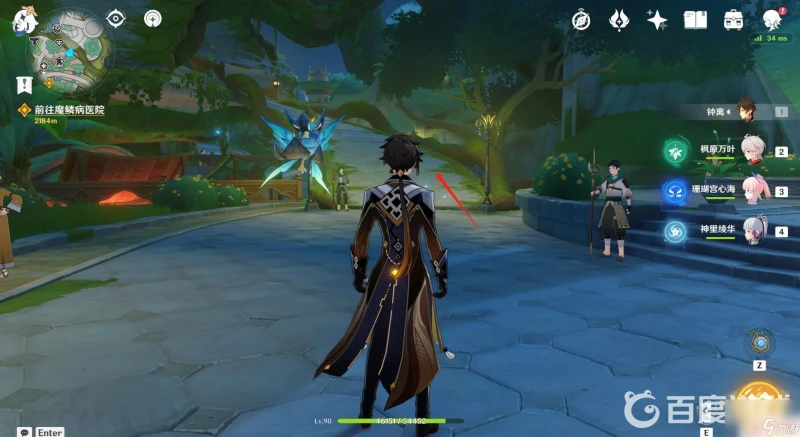Screen dimensions: 800x437
Task: Use the gadget icon above the Z key
Action: [x=762, y=344]
